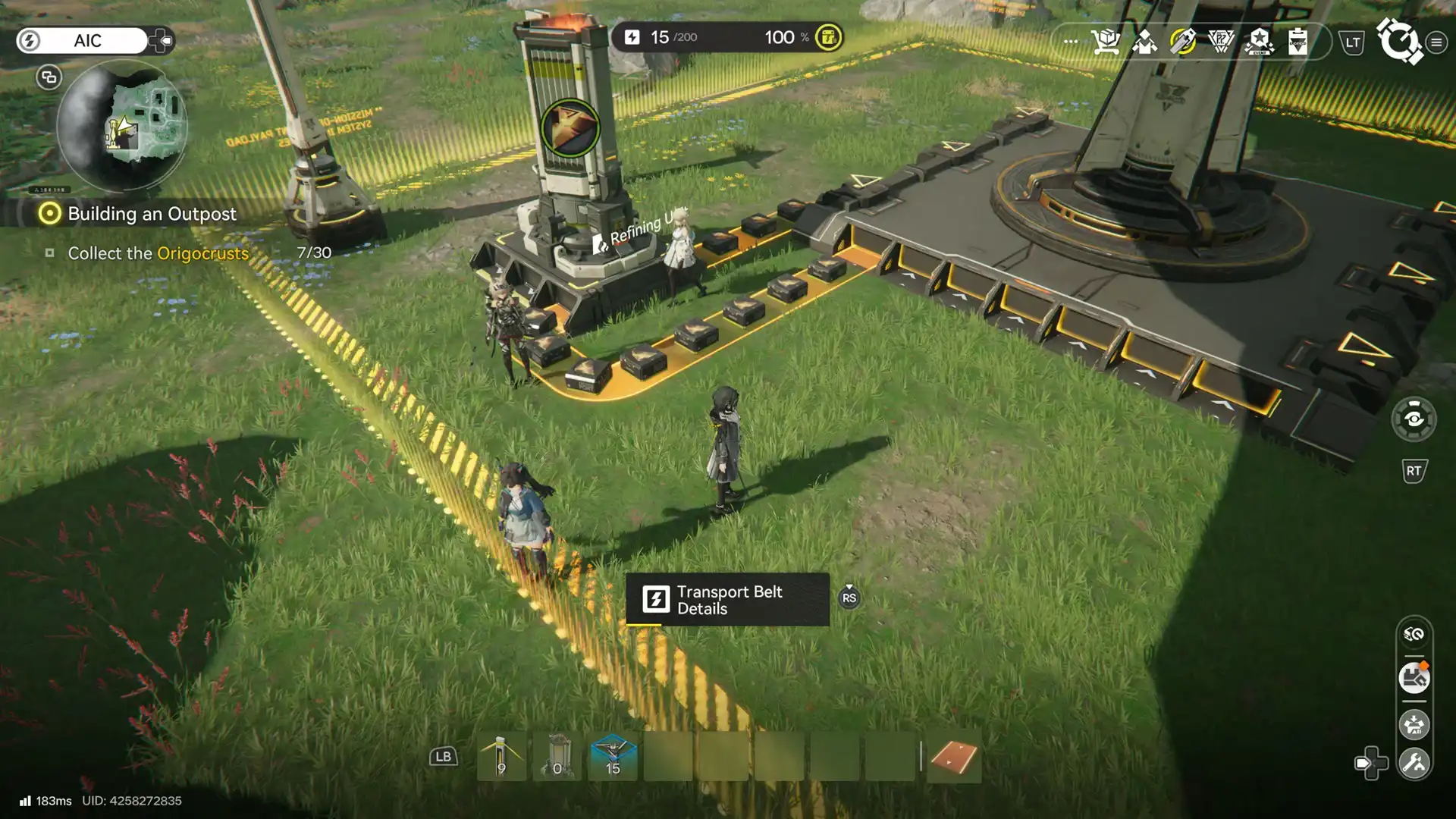Viewport: 1456px width, 819px height.
Task: Open the circular minimap
Action: pos(122,126)
